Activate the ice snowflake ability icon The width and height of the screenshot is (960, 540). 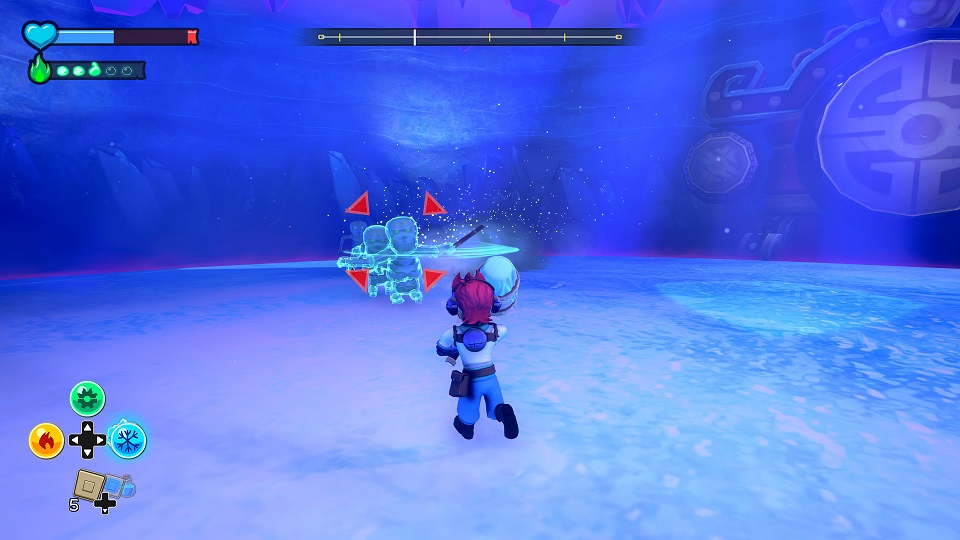tap(127, 440)
